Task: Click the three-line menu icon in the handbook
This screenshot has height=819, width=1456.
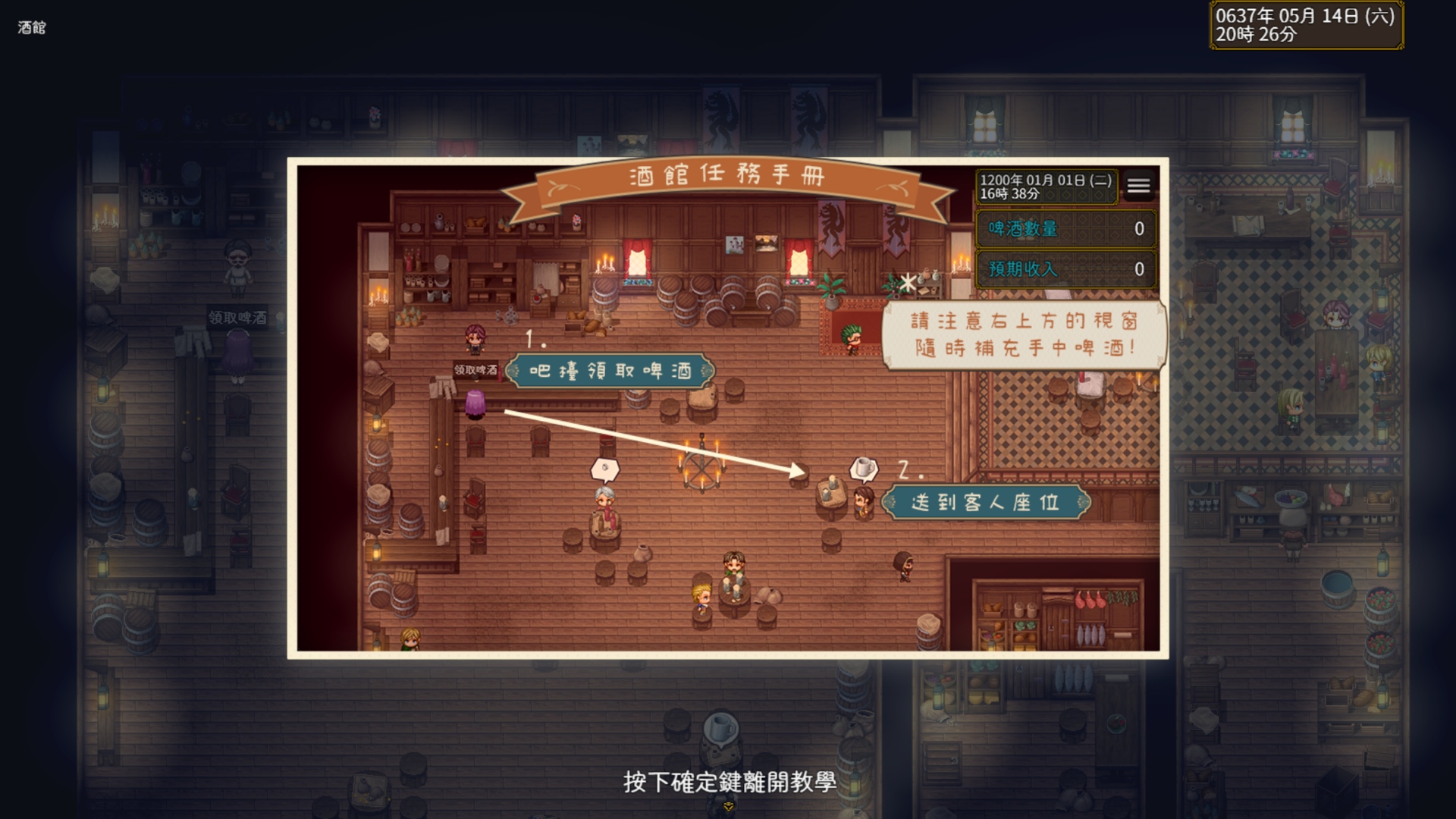Action: [x=1138, y=186]
